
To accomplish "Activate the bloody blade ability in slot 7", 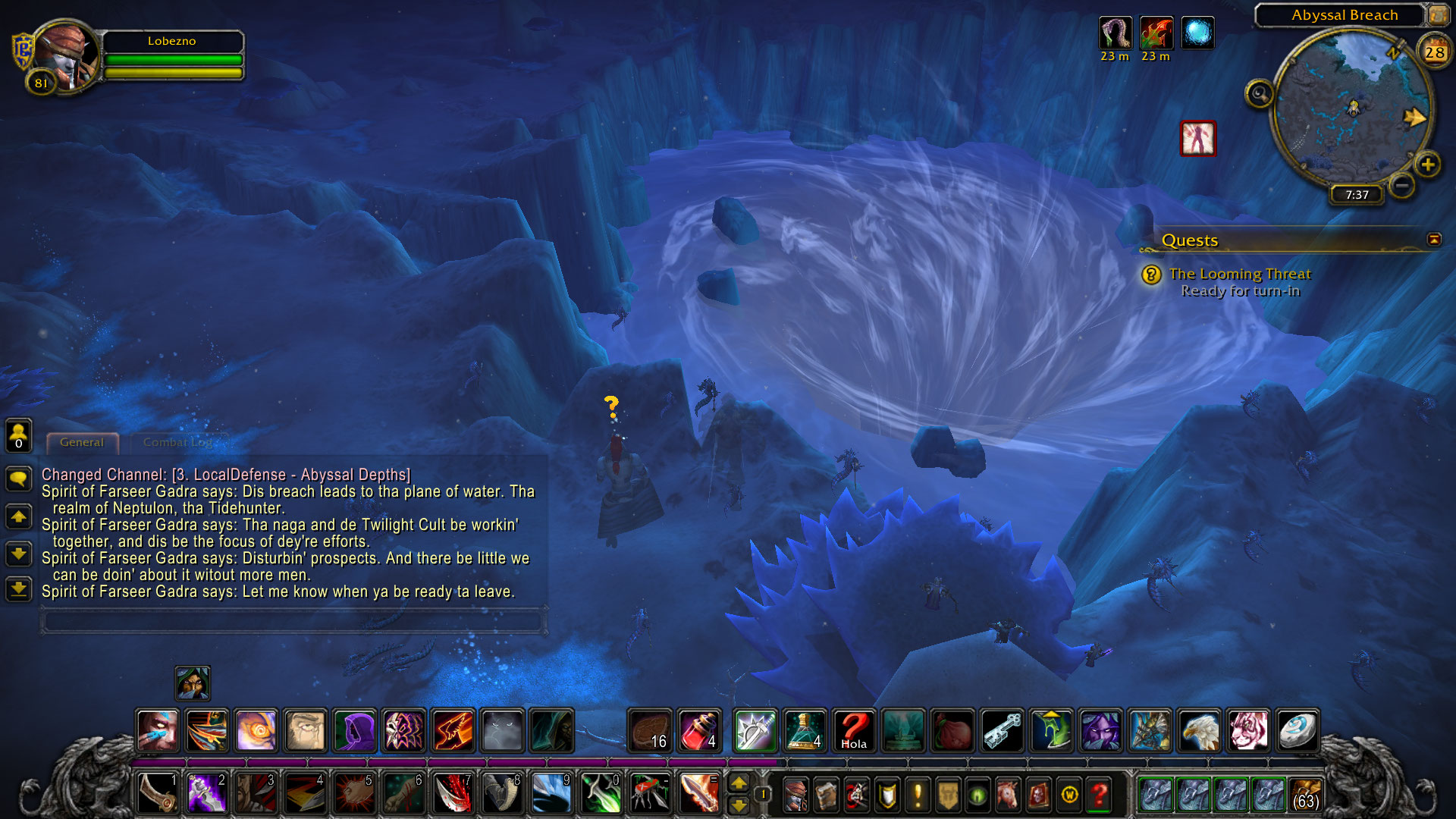I will click(453, 794).
